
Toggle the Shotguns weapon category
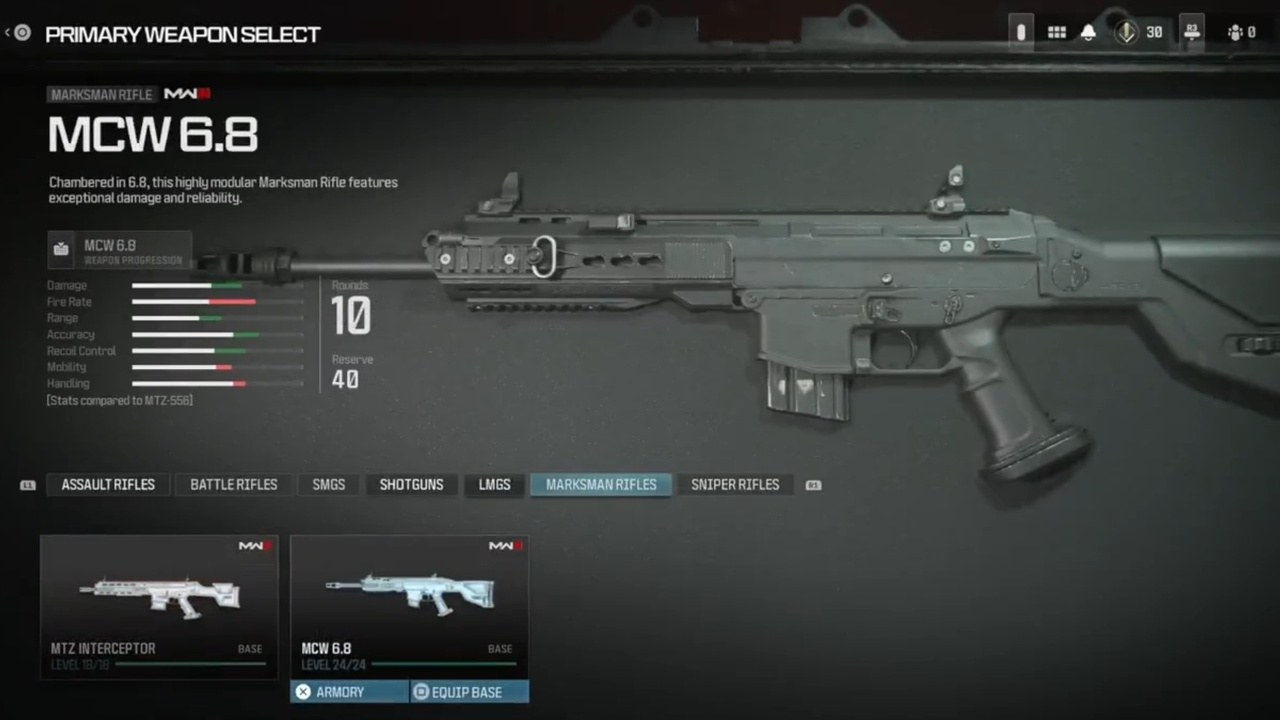[411, 484]
